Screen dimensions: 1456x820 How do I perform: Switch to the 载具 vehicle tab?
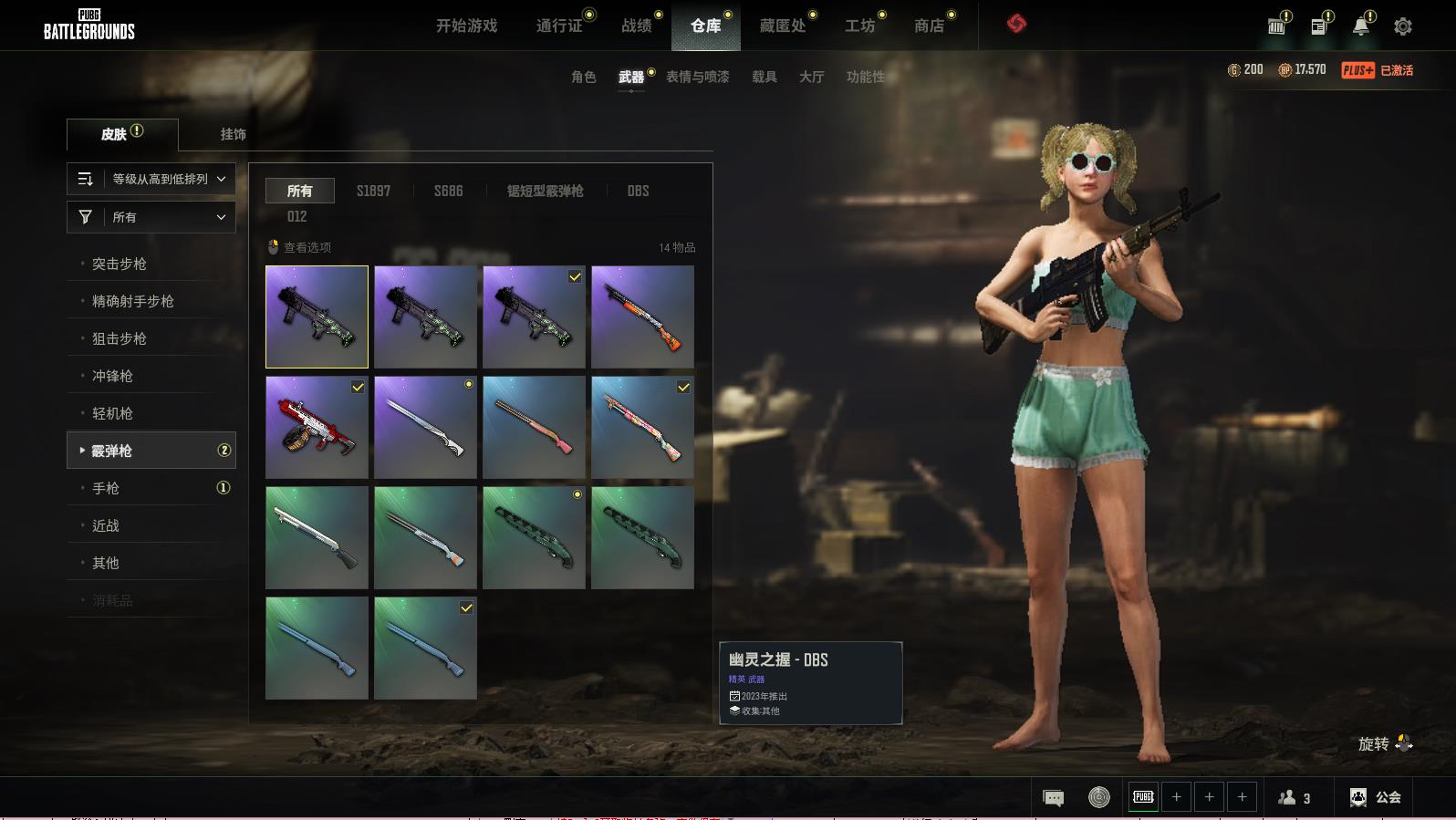764,77
